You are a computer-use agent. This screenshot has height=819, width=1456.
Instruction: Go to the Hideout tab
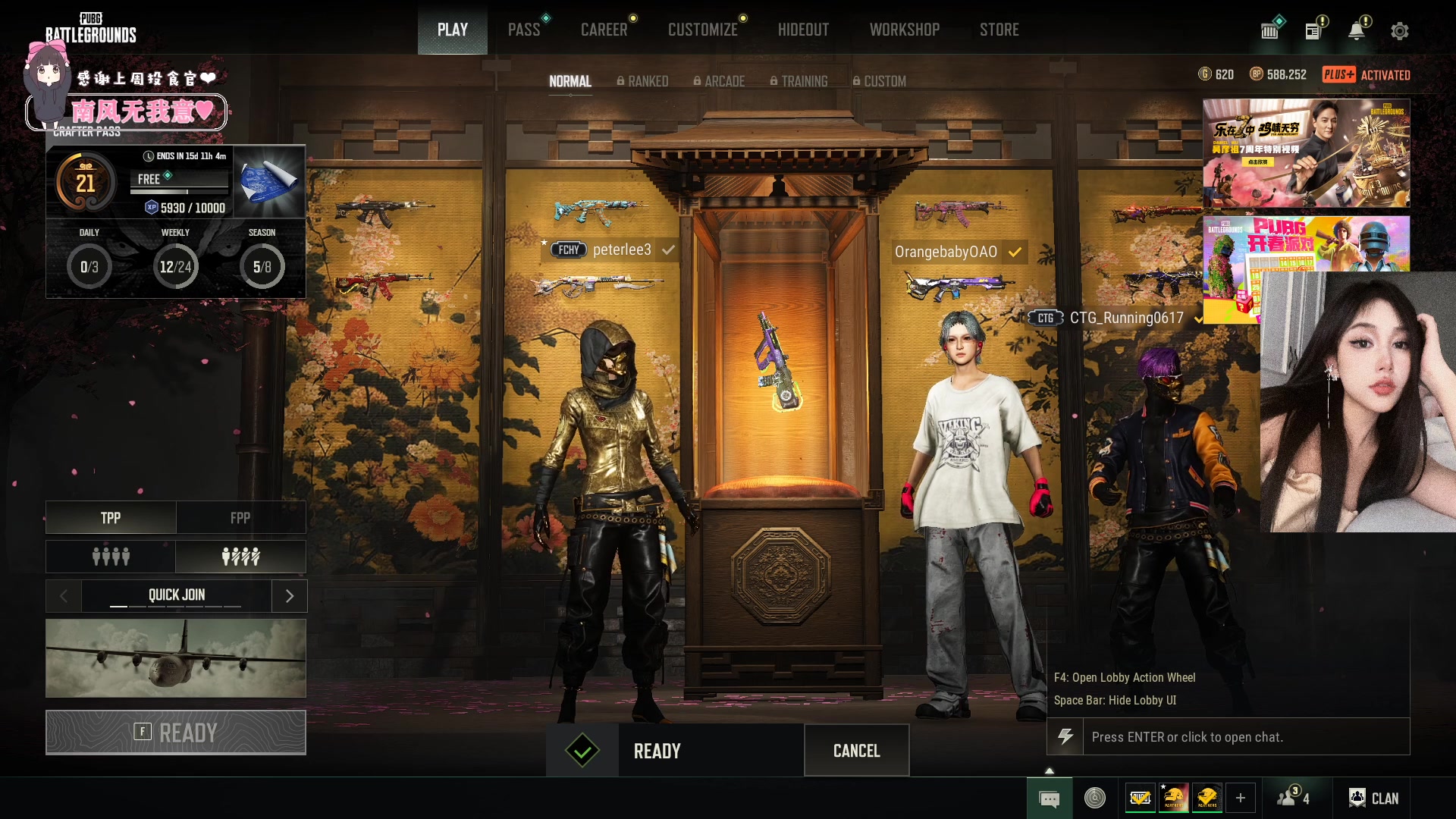[803, 30]
